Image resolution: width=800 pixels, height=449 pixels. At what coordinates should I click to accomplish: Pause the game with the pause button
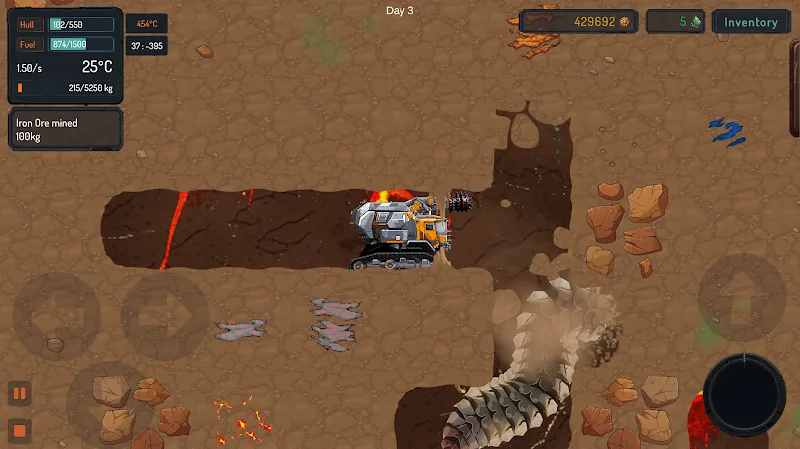(x=19, y=392)
